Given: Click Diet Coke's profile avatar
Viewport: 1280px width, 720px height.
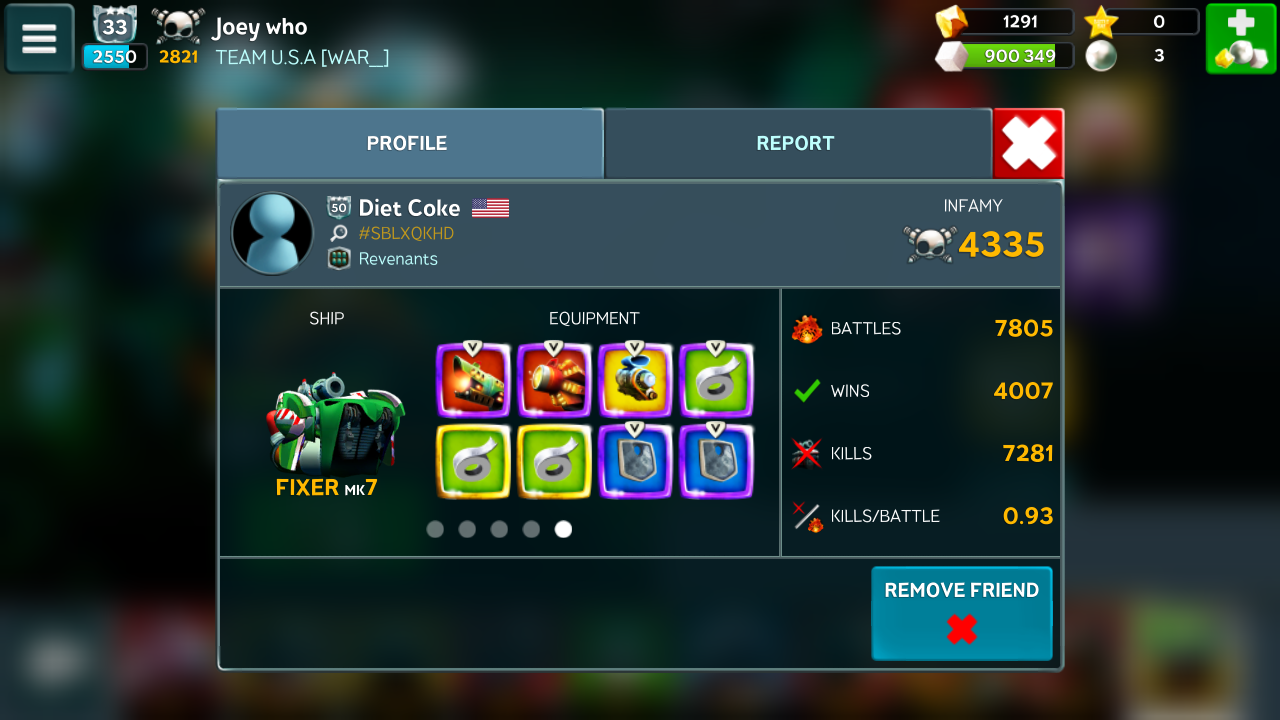Looking at the screenshot, I should click(x=272, y=233).
